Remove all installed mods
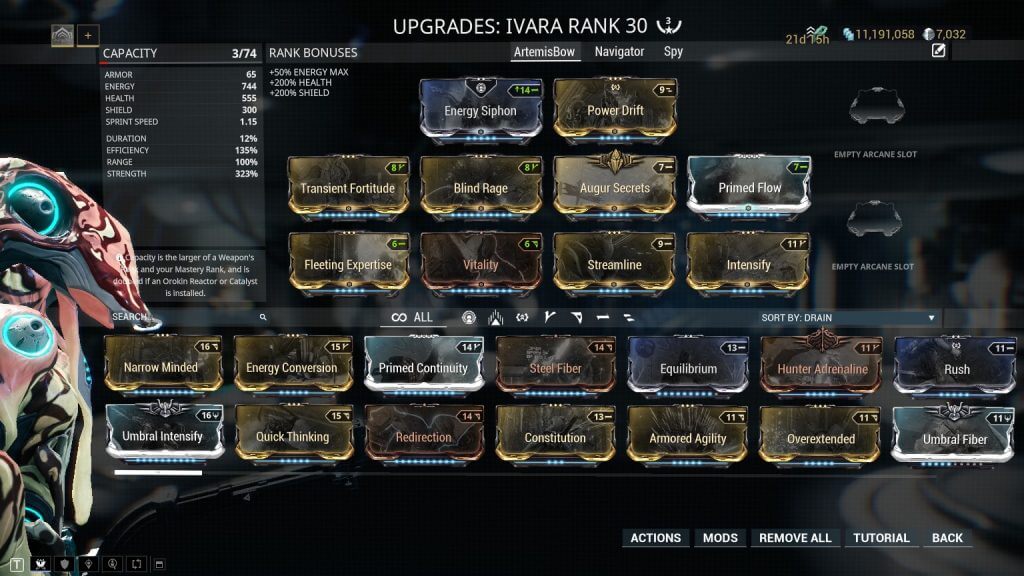Screen dimensions: 1024x576 click(x=795, y=538)
